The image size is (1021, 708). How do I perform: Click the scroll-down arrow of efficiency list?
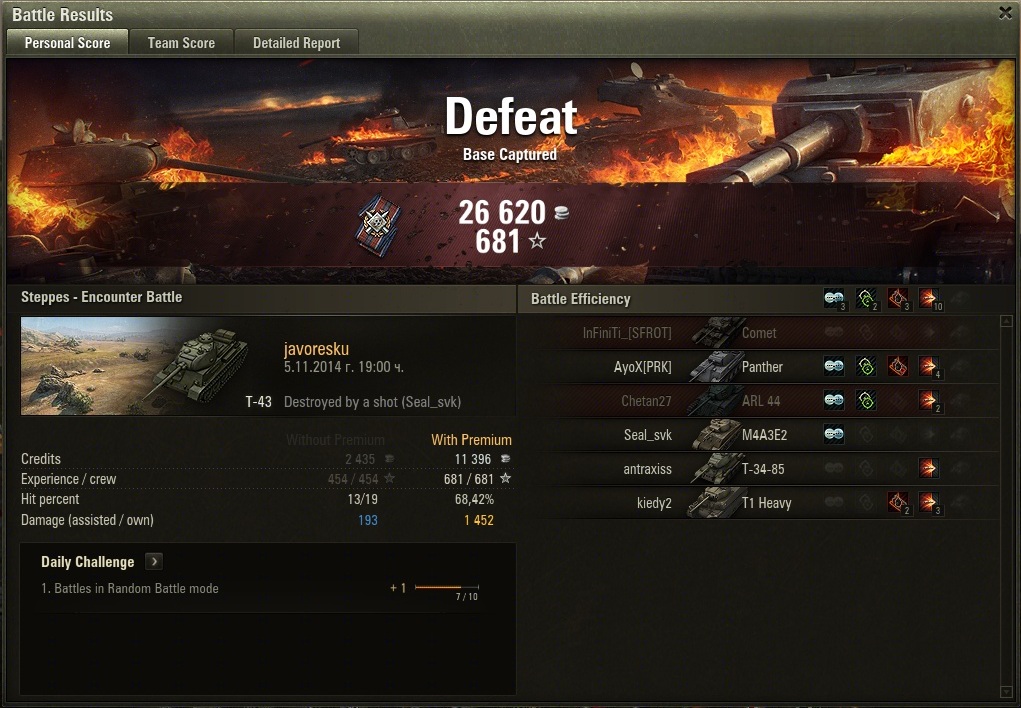[x=1006, y=691]
